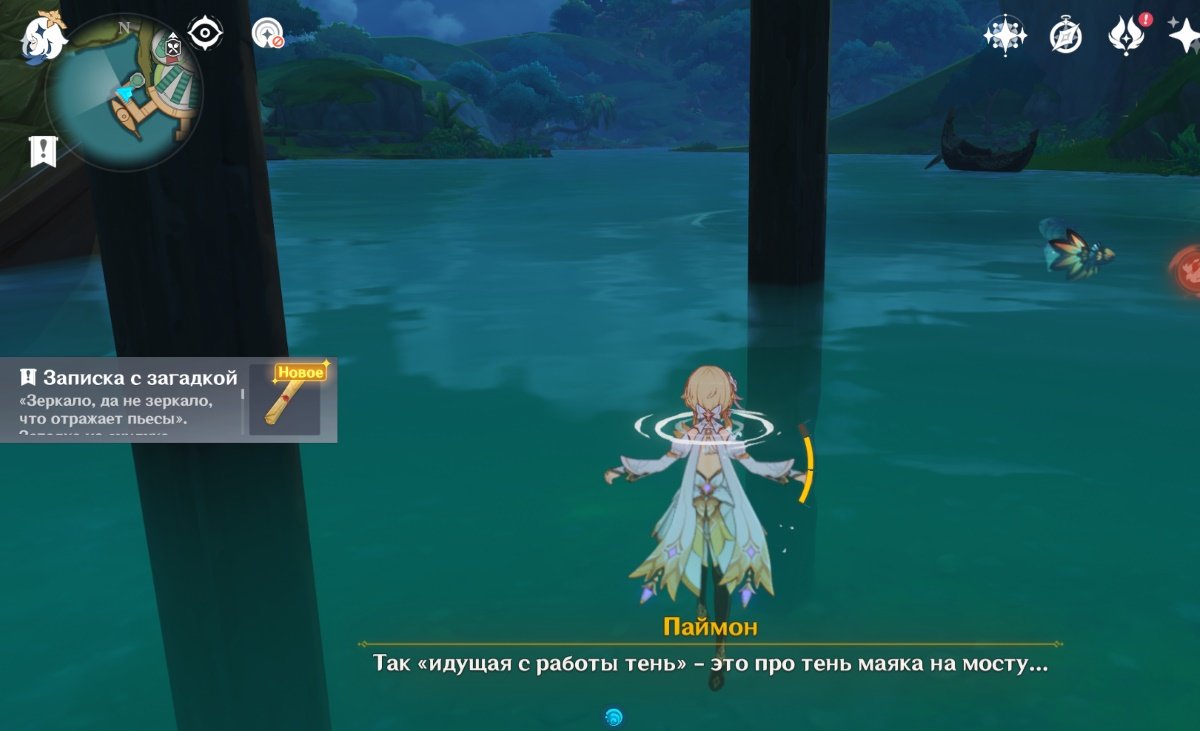Open the Wish four-point star icon

1004,35
